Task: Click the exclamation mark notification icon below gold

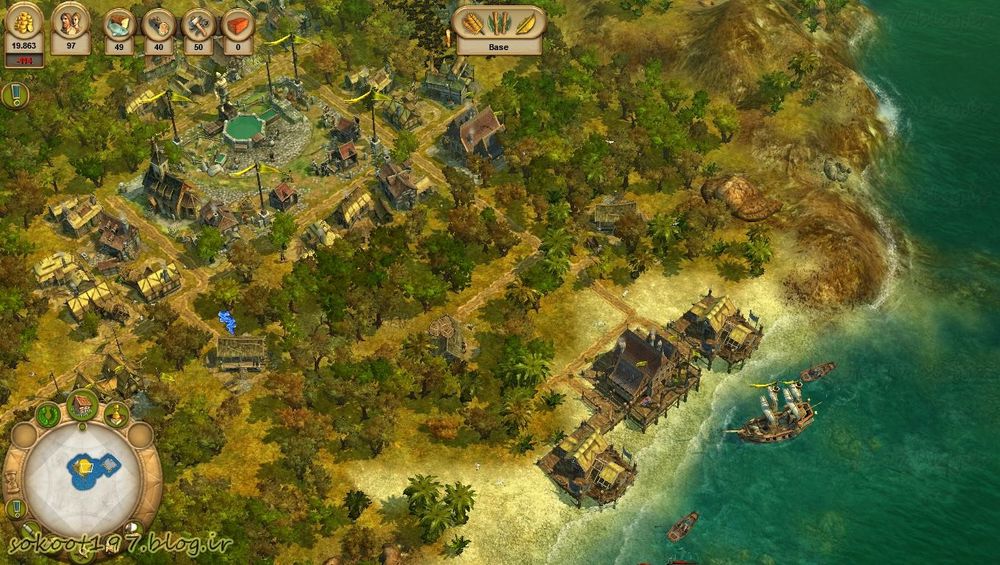Action: tap(14, 95)
